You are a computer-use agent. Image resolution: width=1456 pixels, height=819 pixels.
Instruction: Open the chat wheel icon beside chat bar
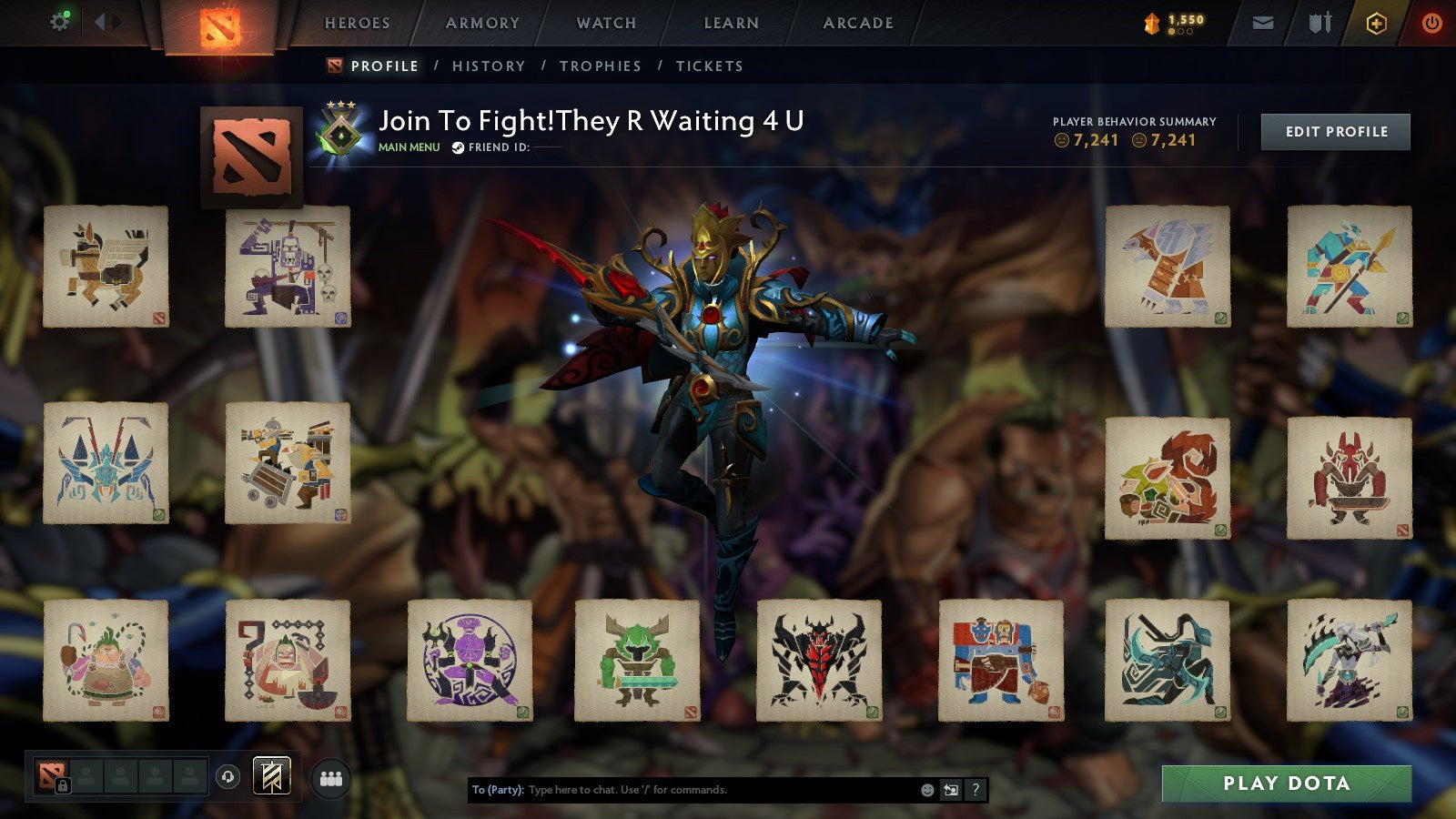950,790
